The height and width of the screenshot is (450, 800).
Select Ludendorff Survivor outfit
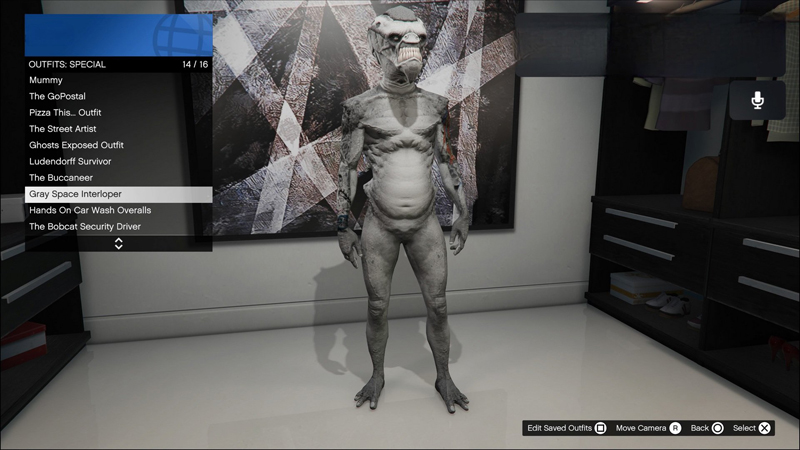coord(117,161)
